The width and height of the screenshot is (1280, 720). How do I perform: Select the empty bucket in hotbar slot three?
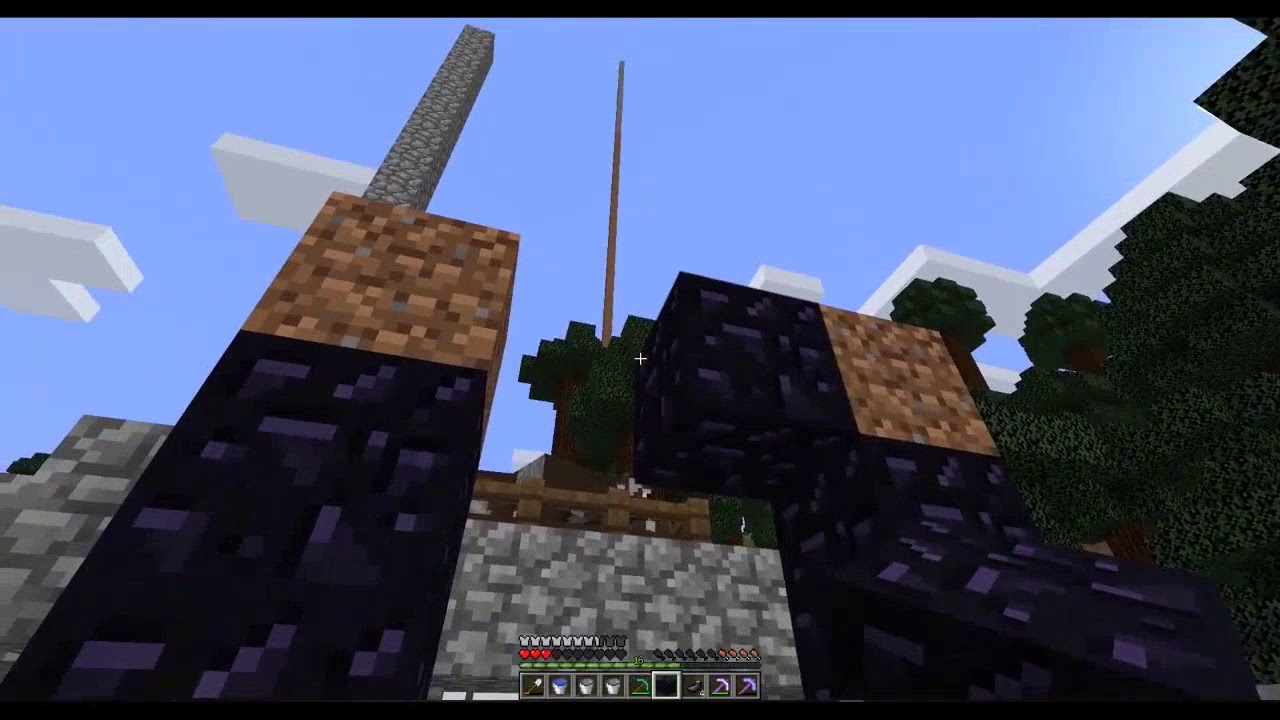click(585, 685)
